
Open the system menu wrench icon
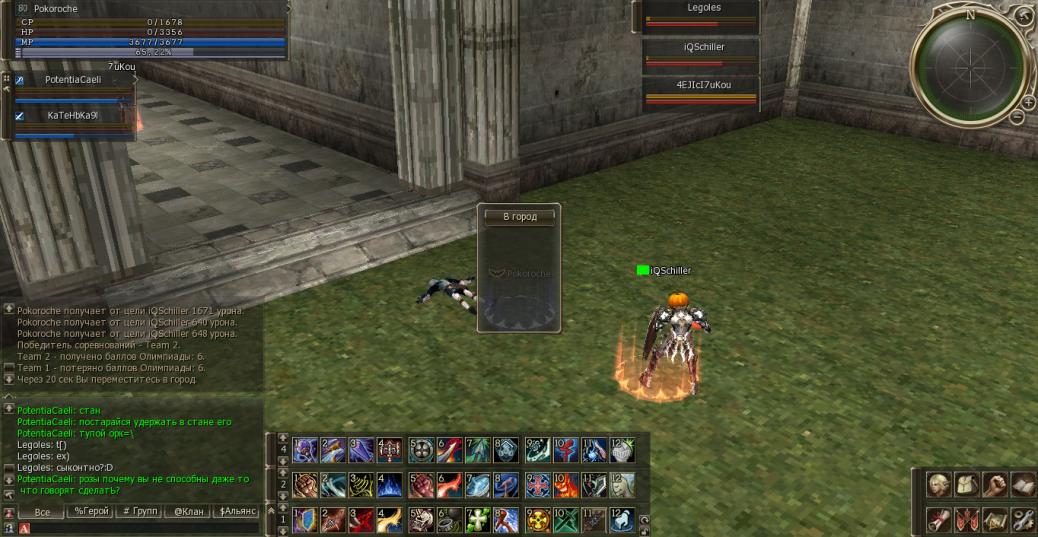1021,520
